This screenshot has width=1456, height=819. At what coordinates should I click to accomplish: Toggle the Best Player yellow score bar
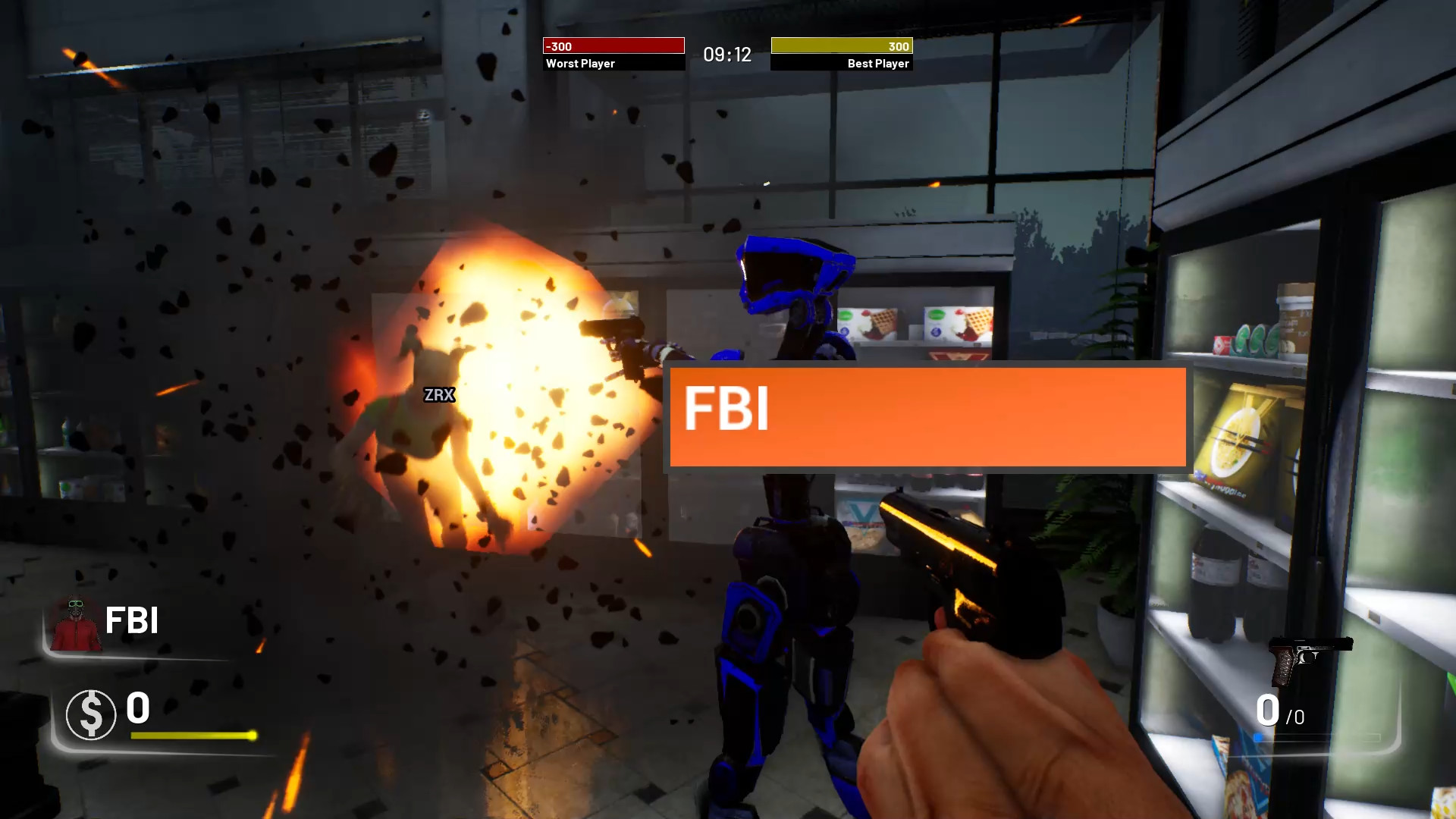(x=841, y=46)
